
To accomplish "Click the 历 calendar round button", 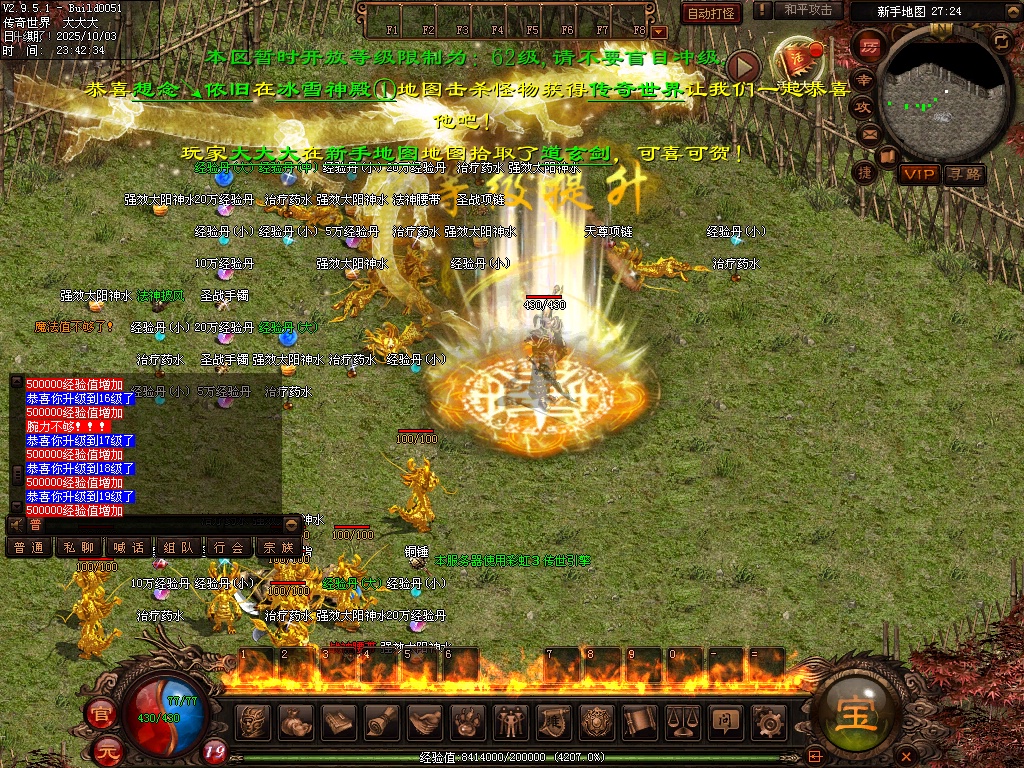I will click(x=871, y=47).
